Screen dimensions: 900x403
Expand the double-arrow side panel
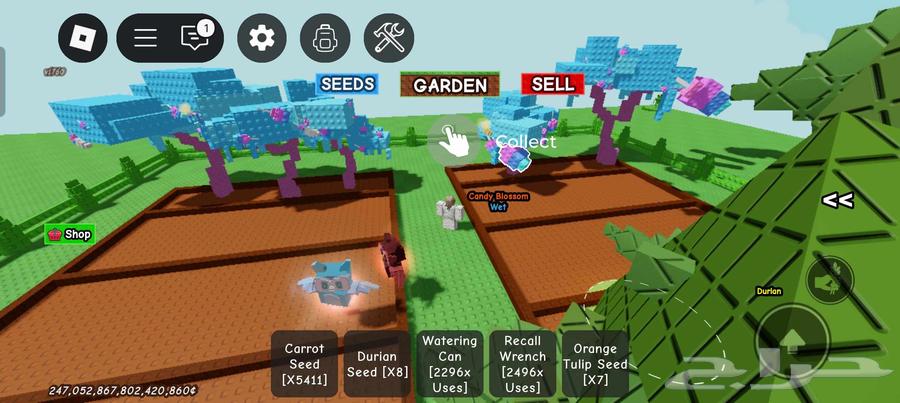click(837, 200)
